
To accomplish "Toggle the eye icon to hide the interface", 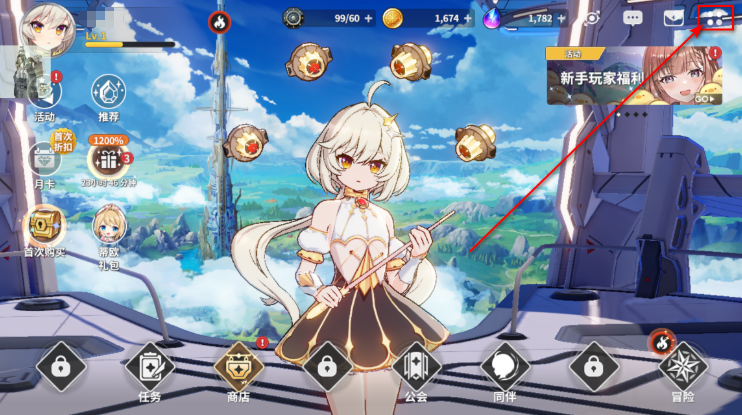I will (x=592, y=17).
